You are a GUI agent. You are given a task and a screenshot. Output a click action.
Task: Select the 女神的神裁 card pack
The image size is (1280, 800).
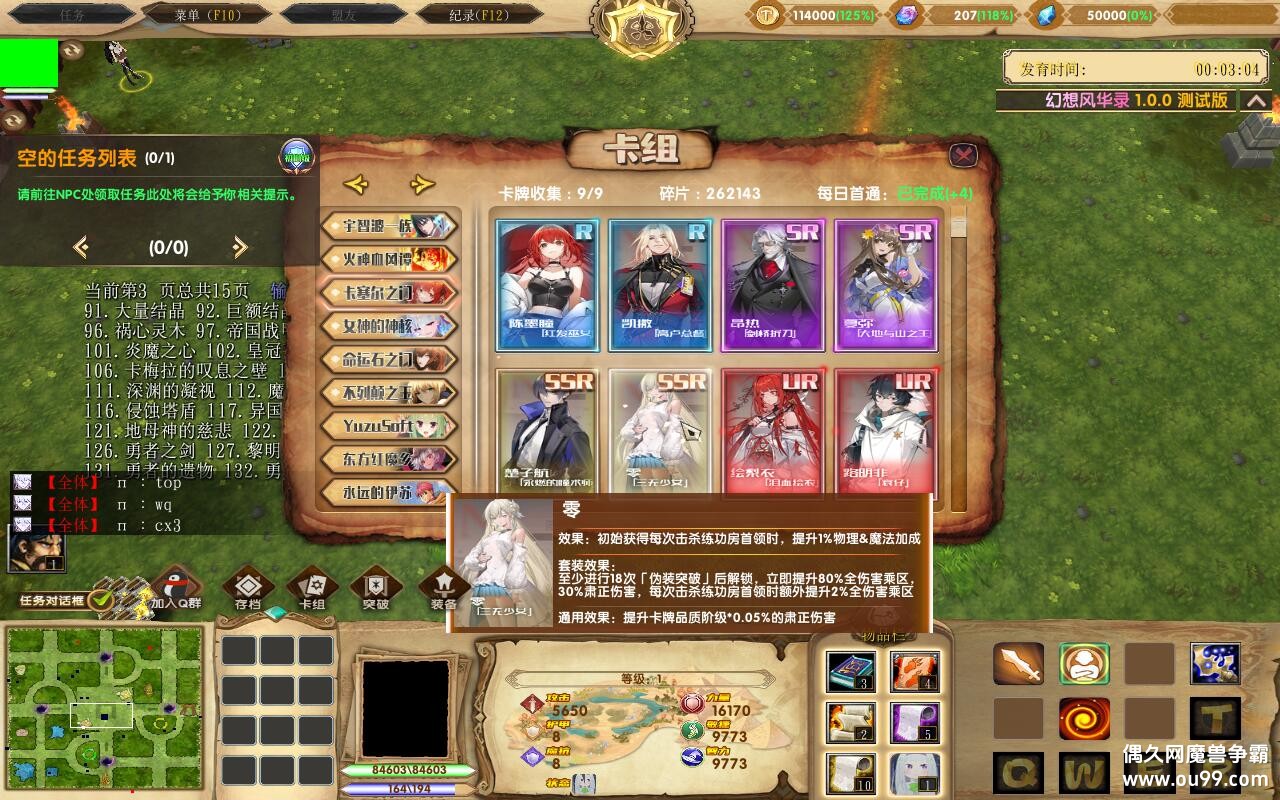388,325
